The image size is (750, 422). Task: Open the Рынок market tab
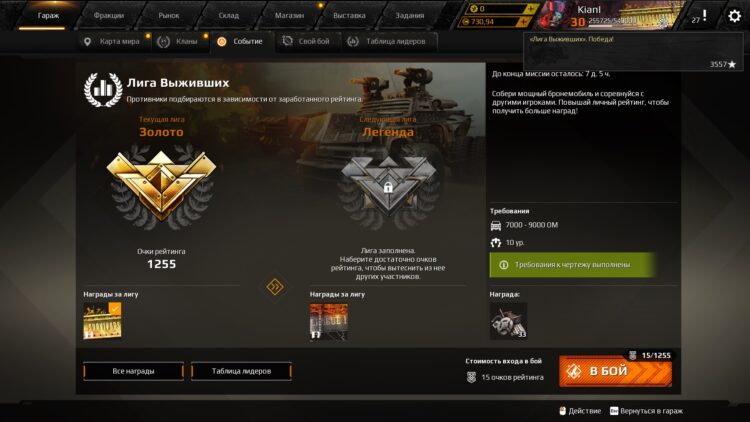pyautogui.click(x=168, y=16)
